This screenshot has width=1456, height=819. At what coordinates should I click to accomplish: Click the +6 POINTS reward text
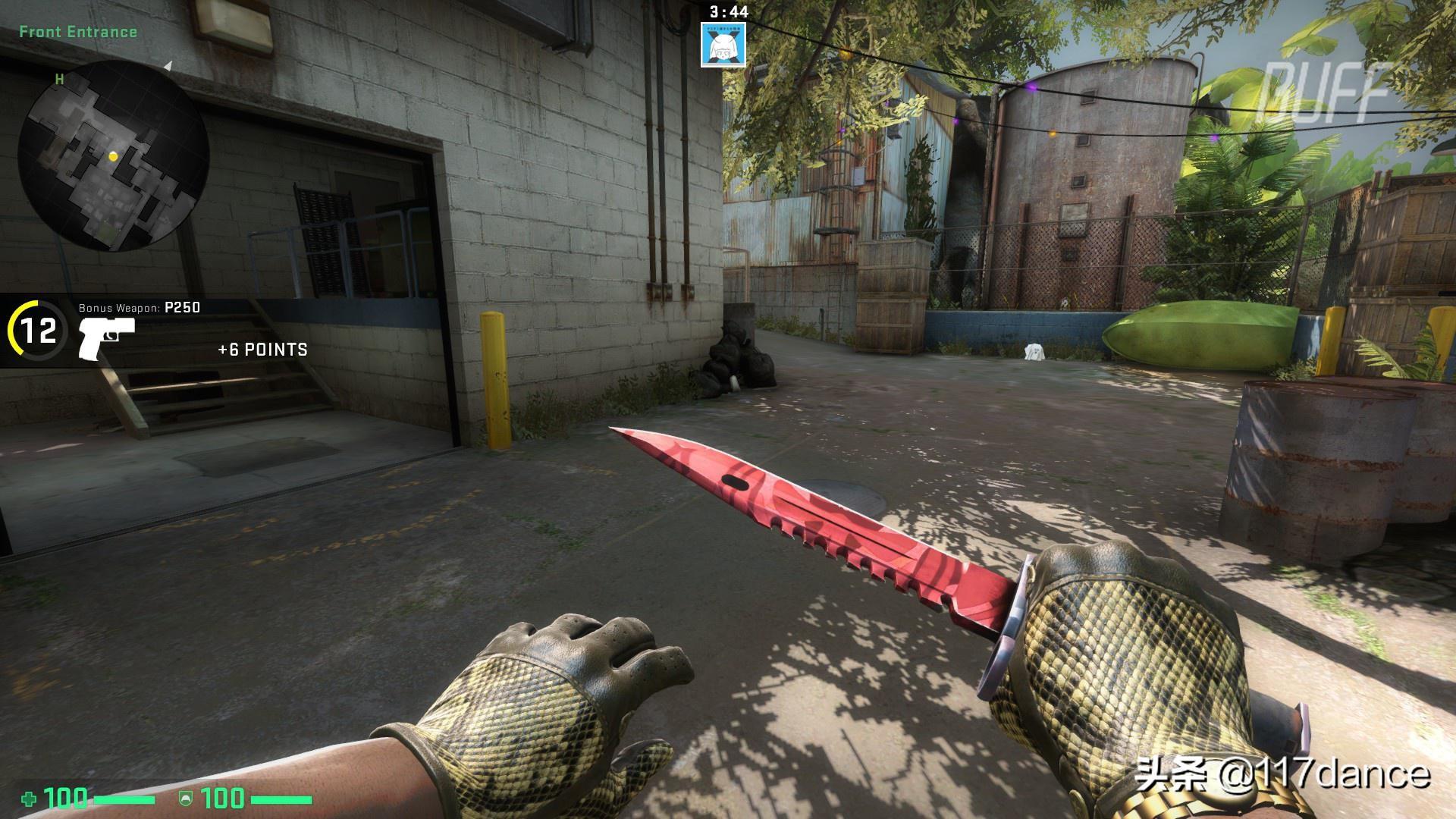262,350
